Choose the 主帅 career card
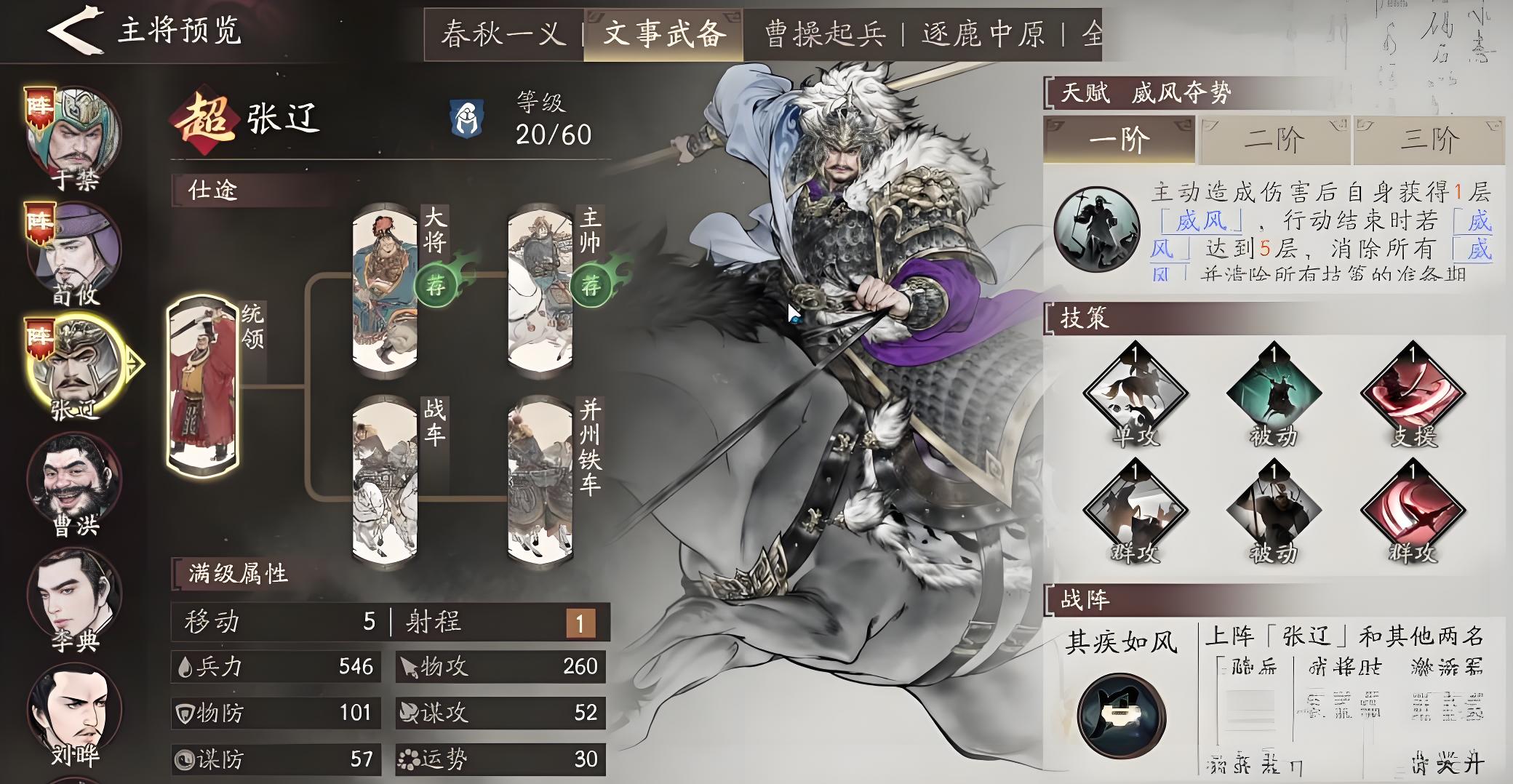 pos(540,289)
